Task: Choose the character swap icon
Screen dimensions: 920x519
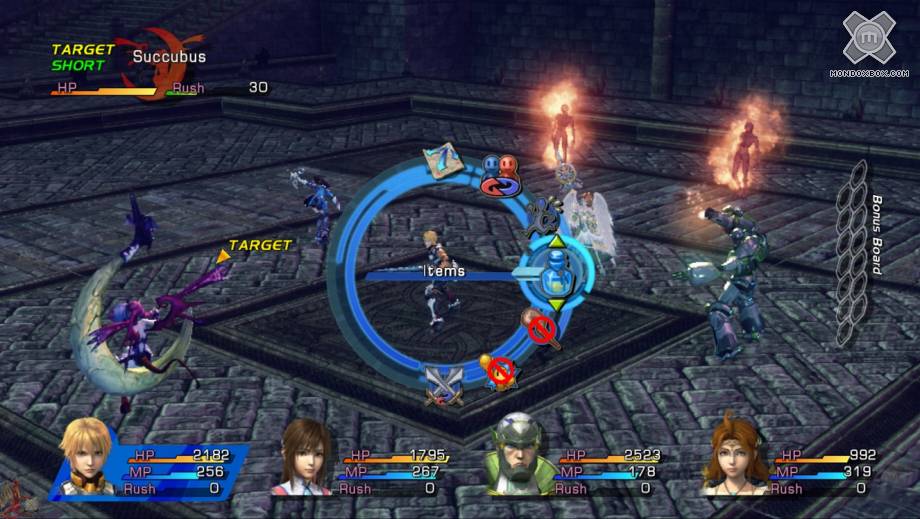Action: point(498,173)
